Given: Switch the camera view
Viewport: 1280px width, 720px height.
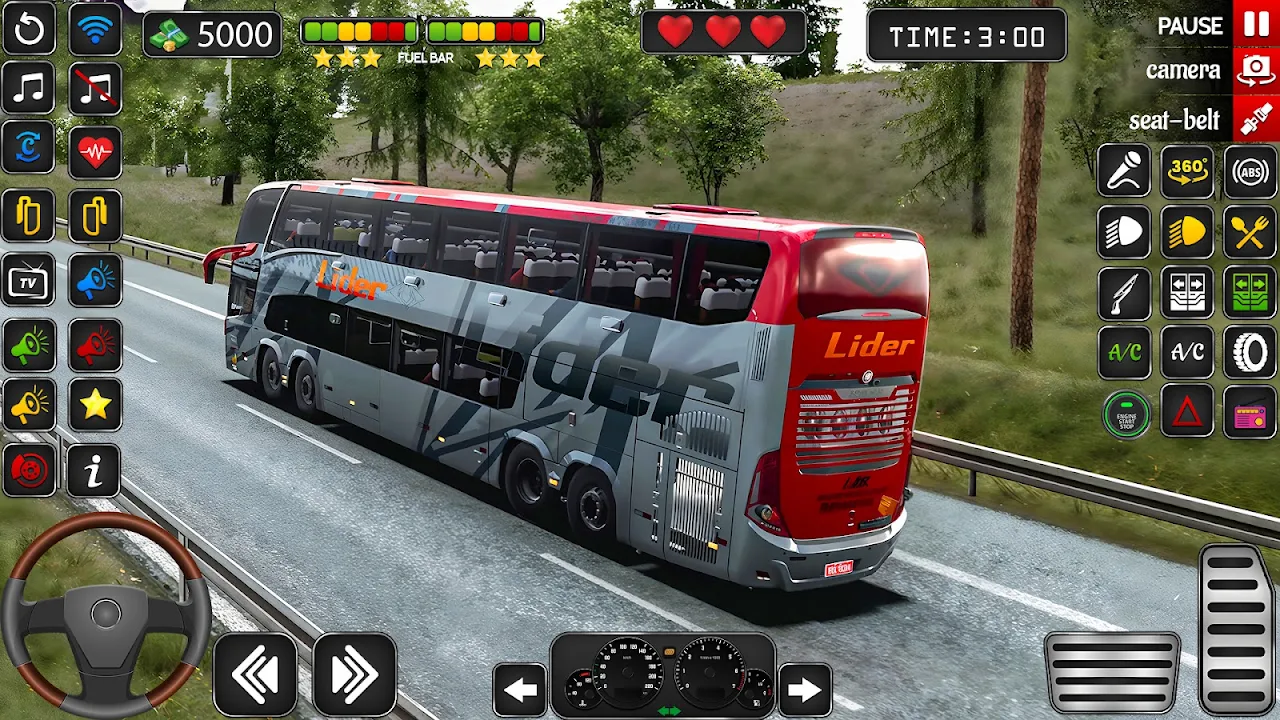Looking at the screenshot, I should (1255, 71).
